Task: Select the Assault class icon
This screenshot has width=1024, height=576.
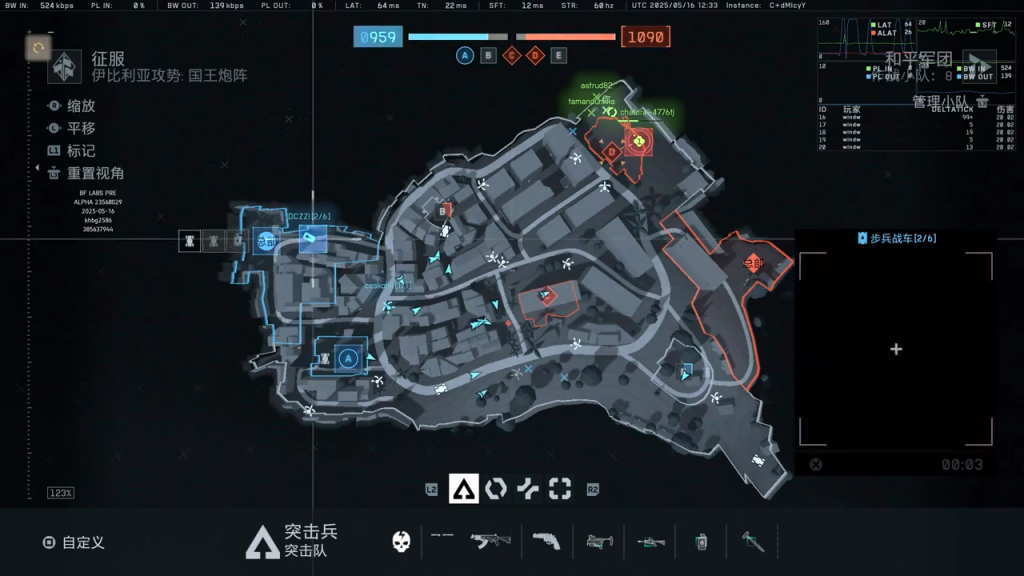Action: pos(462,488)
